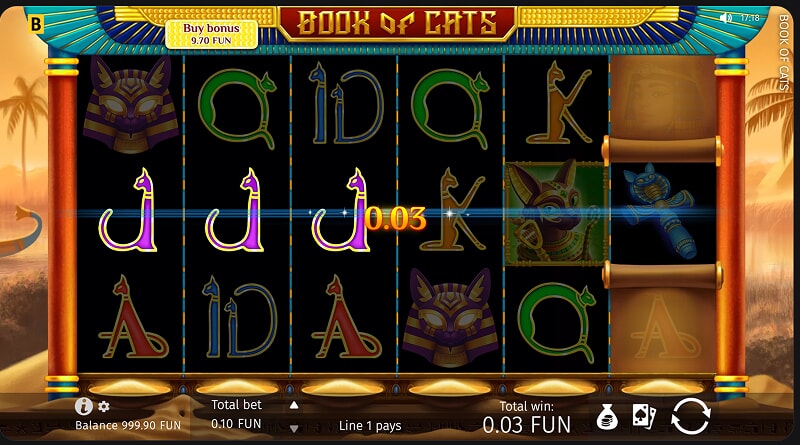Click the Buy bonus button
The height and width of the screenshot is (445, 800).
[x=212, y=34]
